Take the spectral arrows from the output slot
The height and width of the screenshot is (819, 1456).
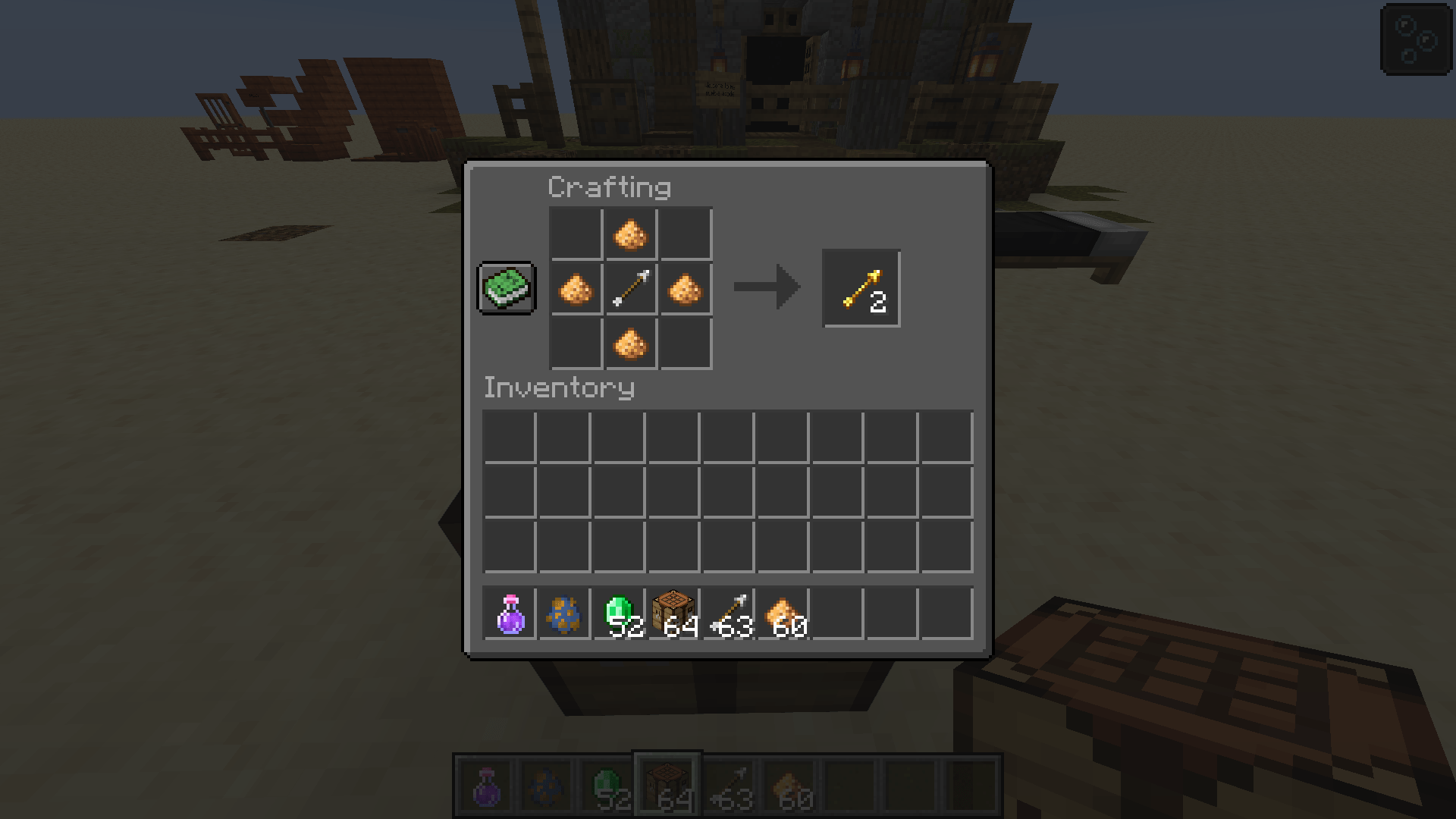861,287
